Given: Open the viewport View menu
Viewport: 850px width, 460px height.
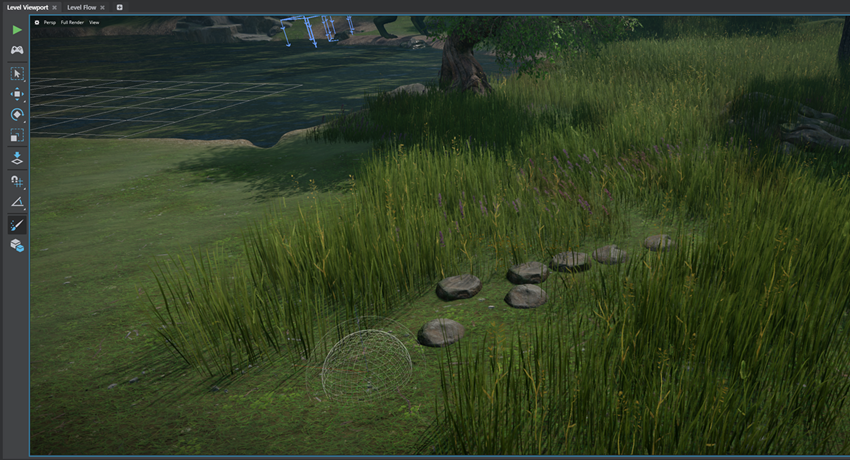Looking at the screenshot, I should tap(94, 22).
